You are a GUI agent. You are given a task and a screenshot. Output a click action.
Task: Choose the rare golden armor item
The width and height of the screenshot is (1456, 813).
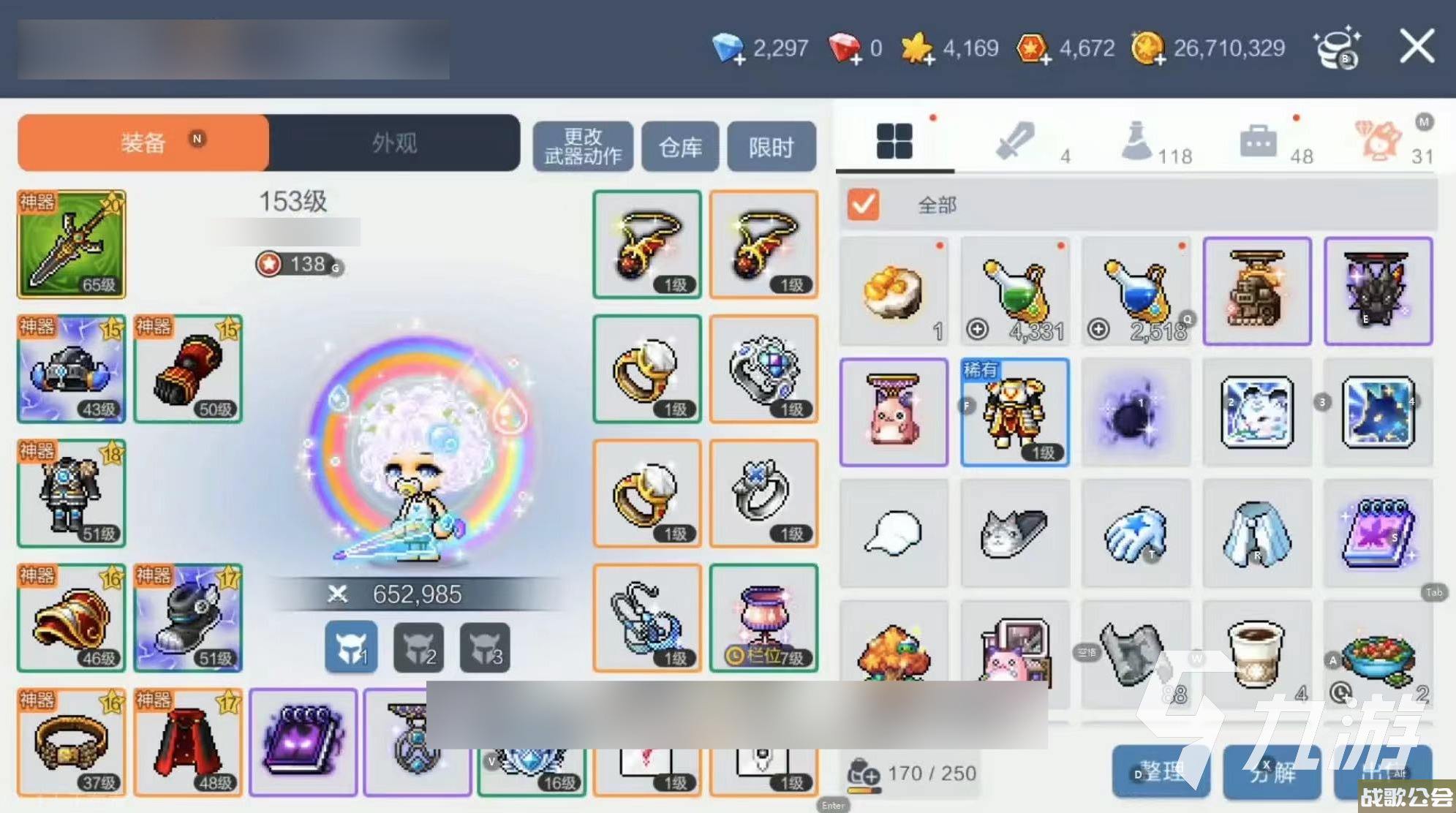point(1014,412)
